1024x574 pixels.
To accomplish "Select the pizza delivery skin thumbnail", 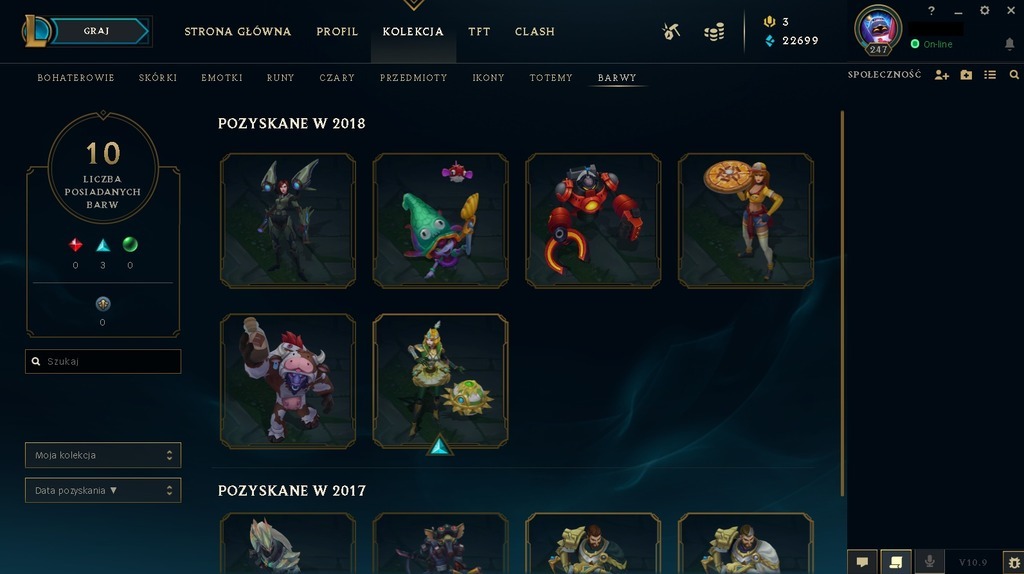I will point(745,220).
